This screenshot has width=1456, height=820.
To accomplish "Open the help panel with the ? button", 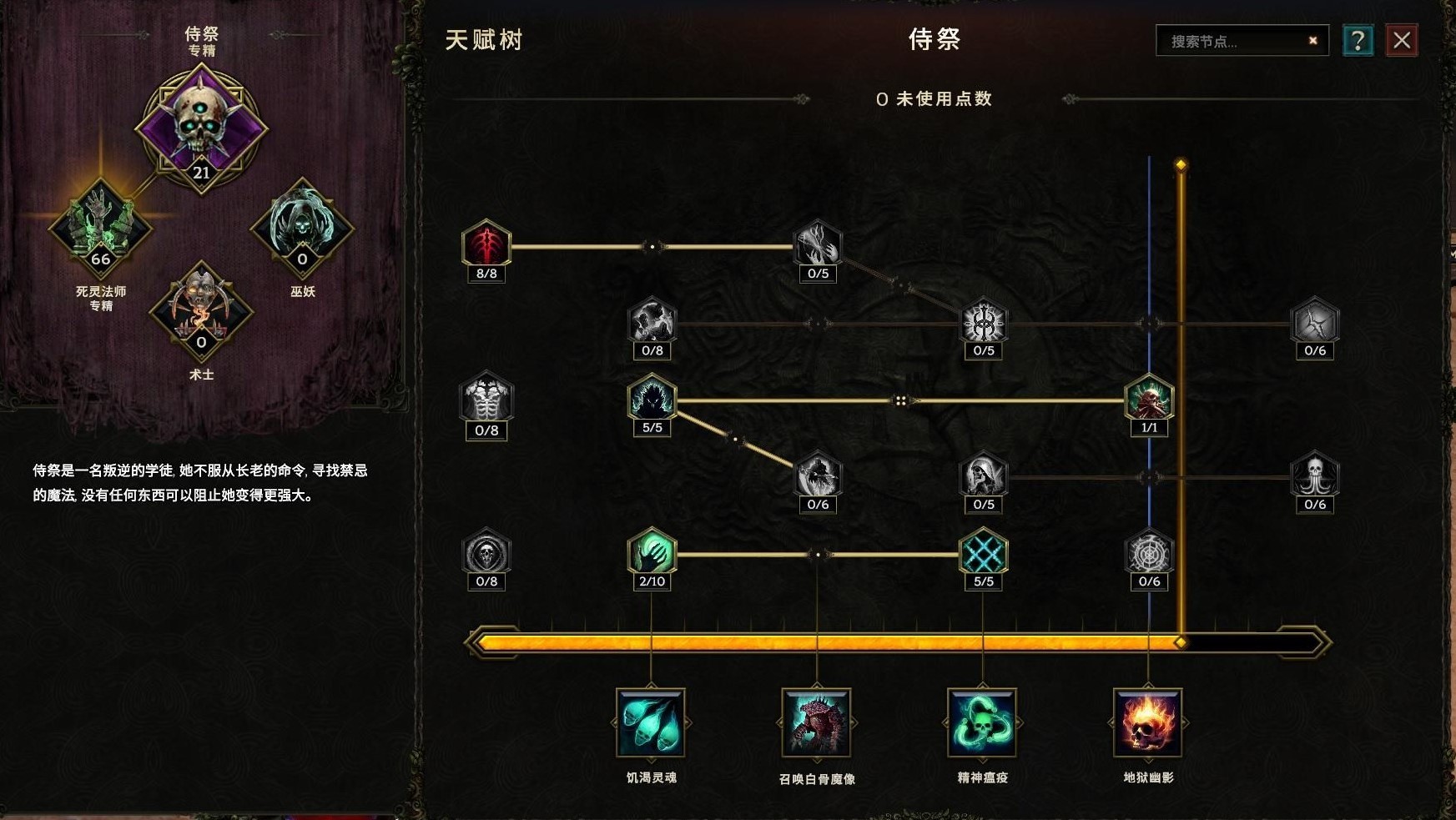I will pyautogui.click(x=1360, y=39).
